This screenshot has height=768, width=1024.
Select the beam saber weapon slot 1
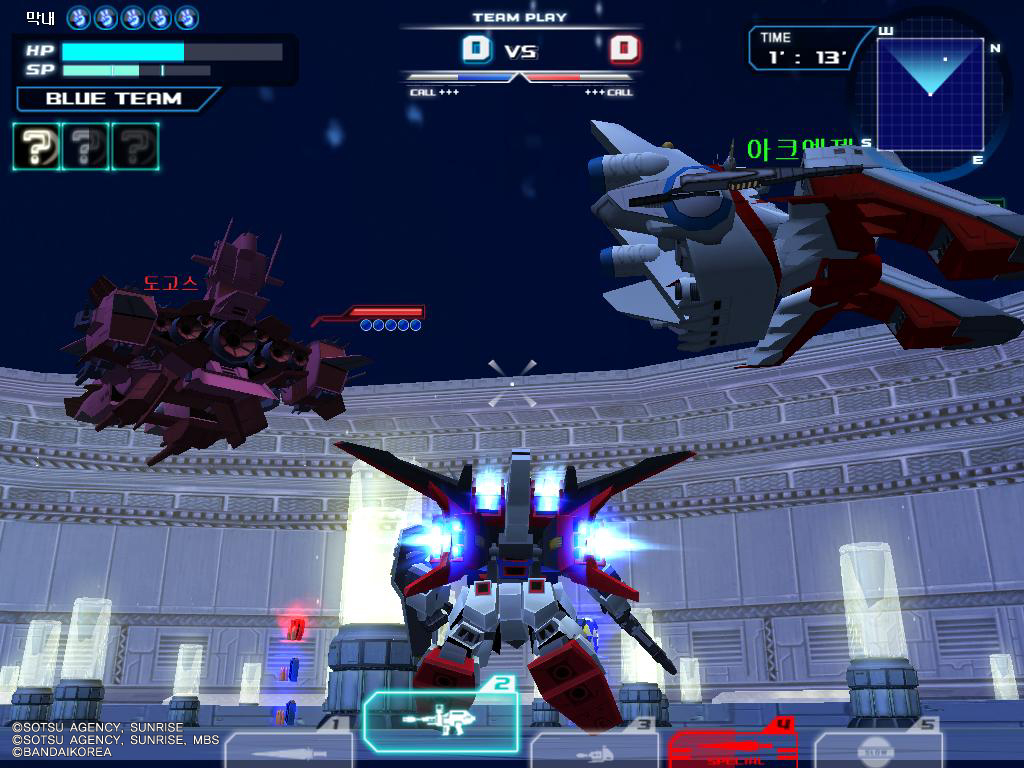288,750
